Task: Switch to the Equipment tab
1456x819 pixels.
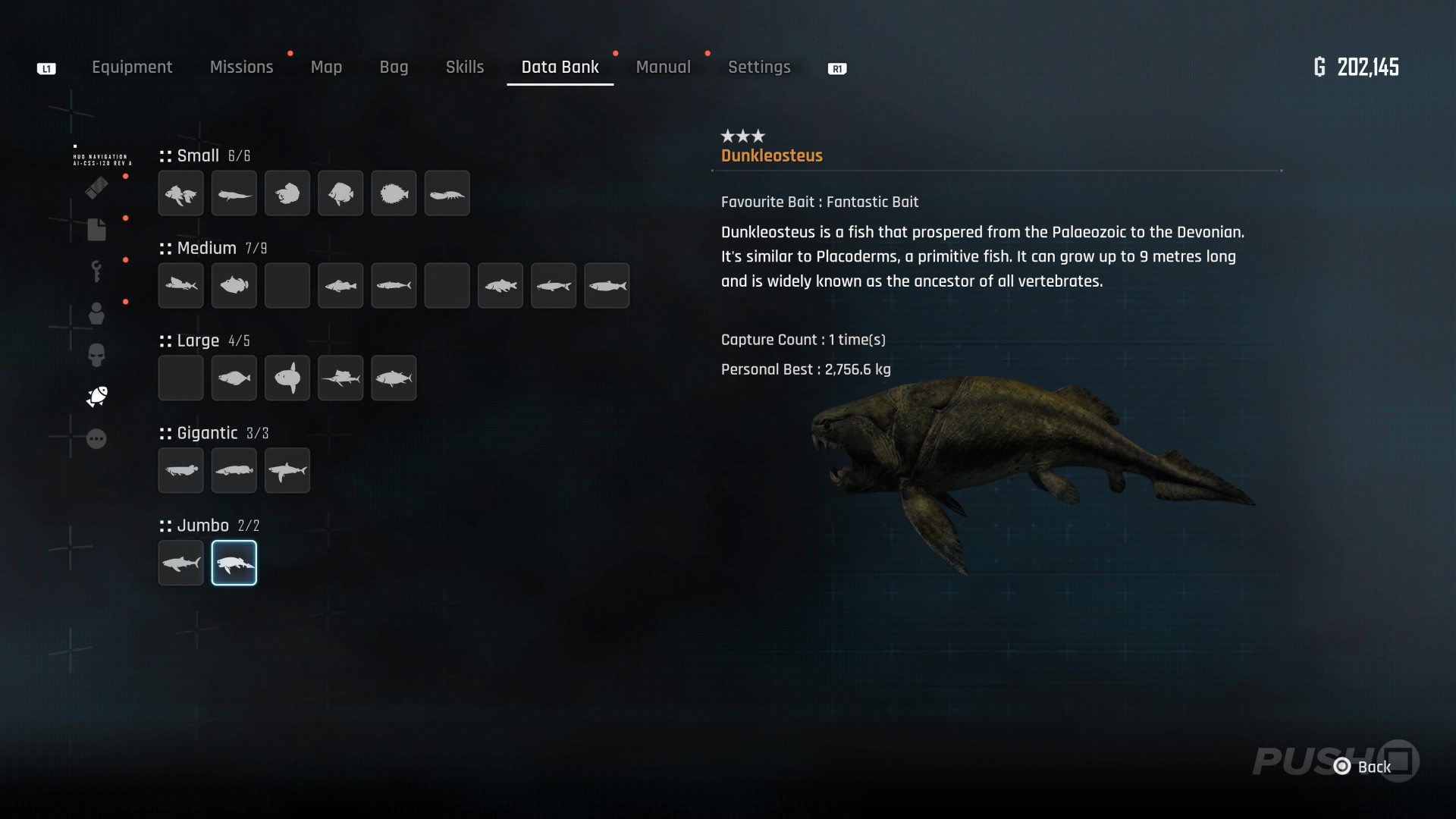Action: point(132,67)
